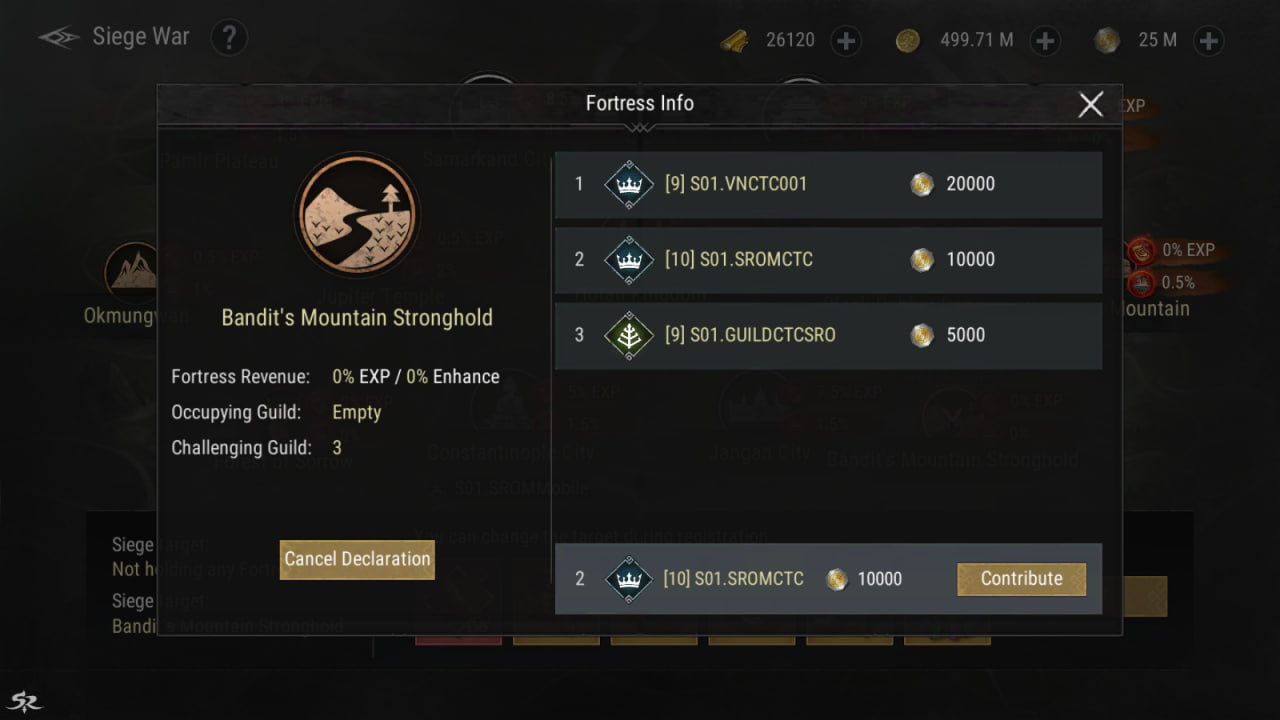The width and height of the screenshot is (1280, 720).
Task: Click the Bandit's Mountain Stronghold fortress emblem
Action: click(357, 214)
